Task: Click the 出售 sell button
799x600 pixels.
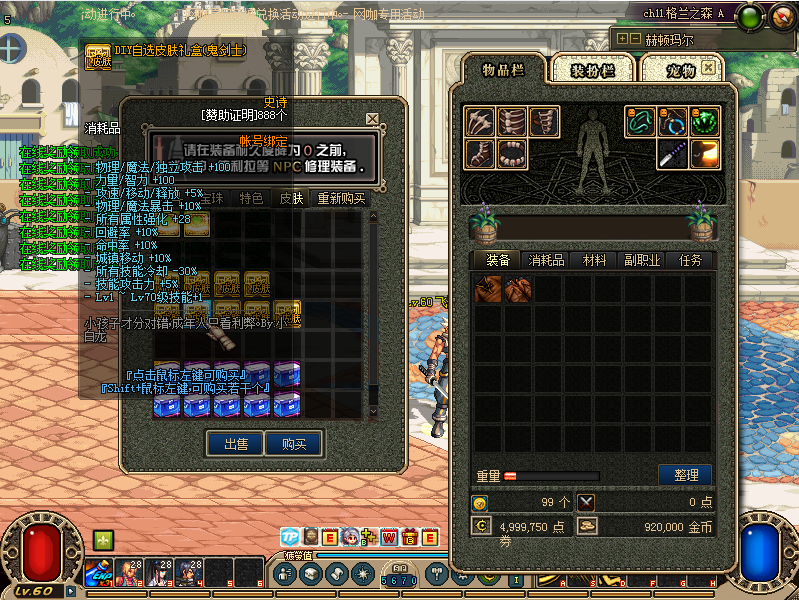Action: tap(236, 443)
